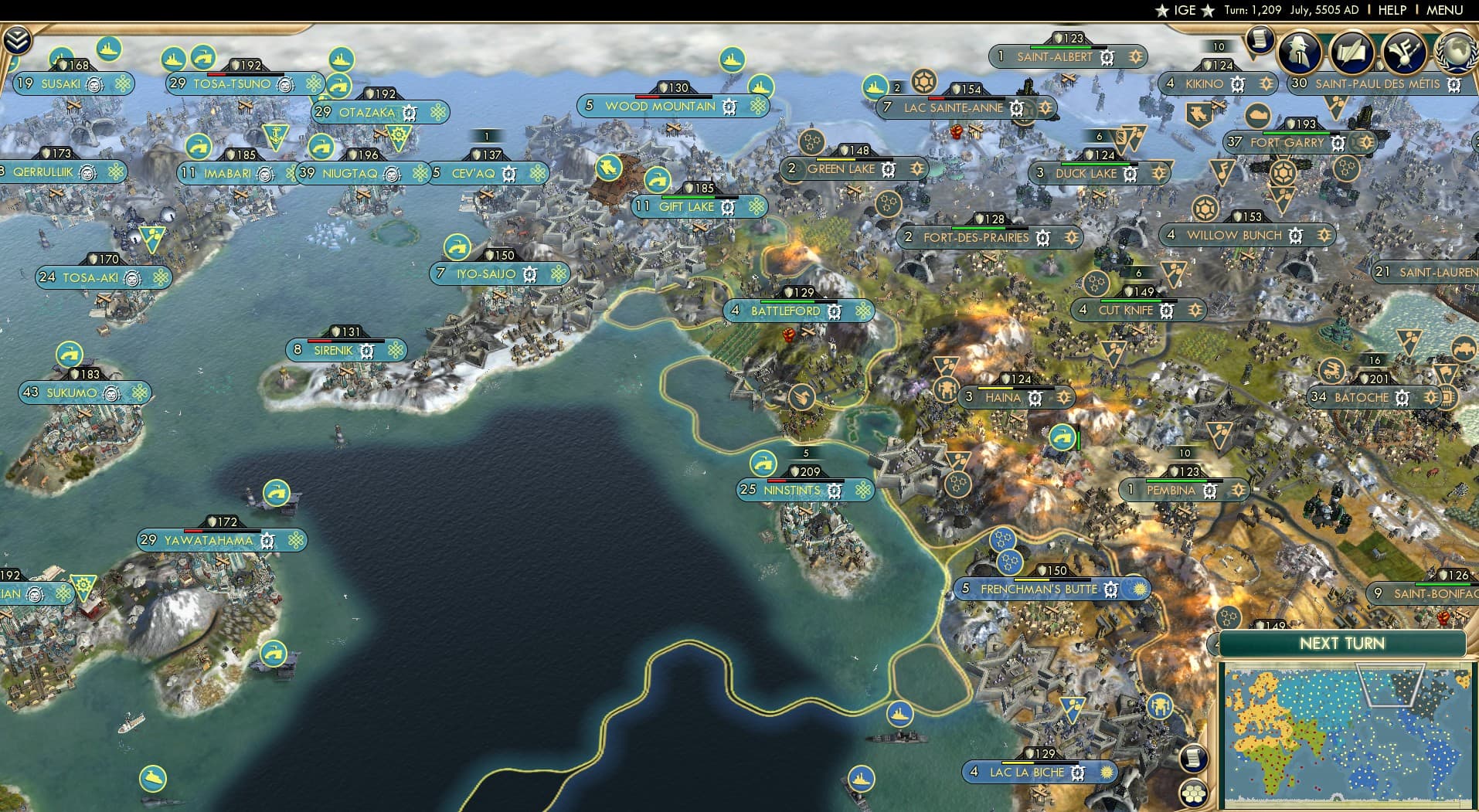Viewport: 1479px width, 812px height.
Task: Toggle the snowflake icon beside Sukumo's banner
Action: click(139, 393)
